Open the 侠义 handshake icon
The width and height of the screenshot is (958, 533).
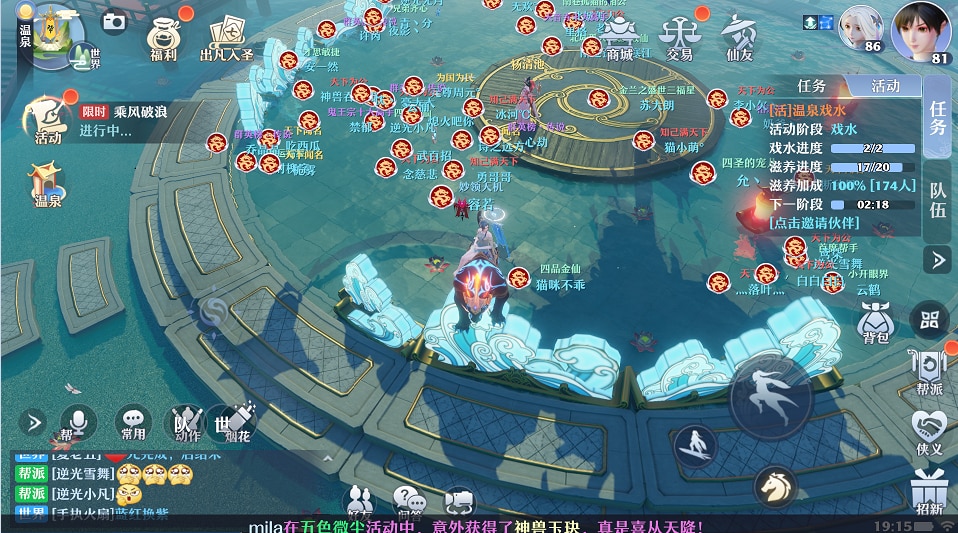929,432
